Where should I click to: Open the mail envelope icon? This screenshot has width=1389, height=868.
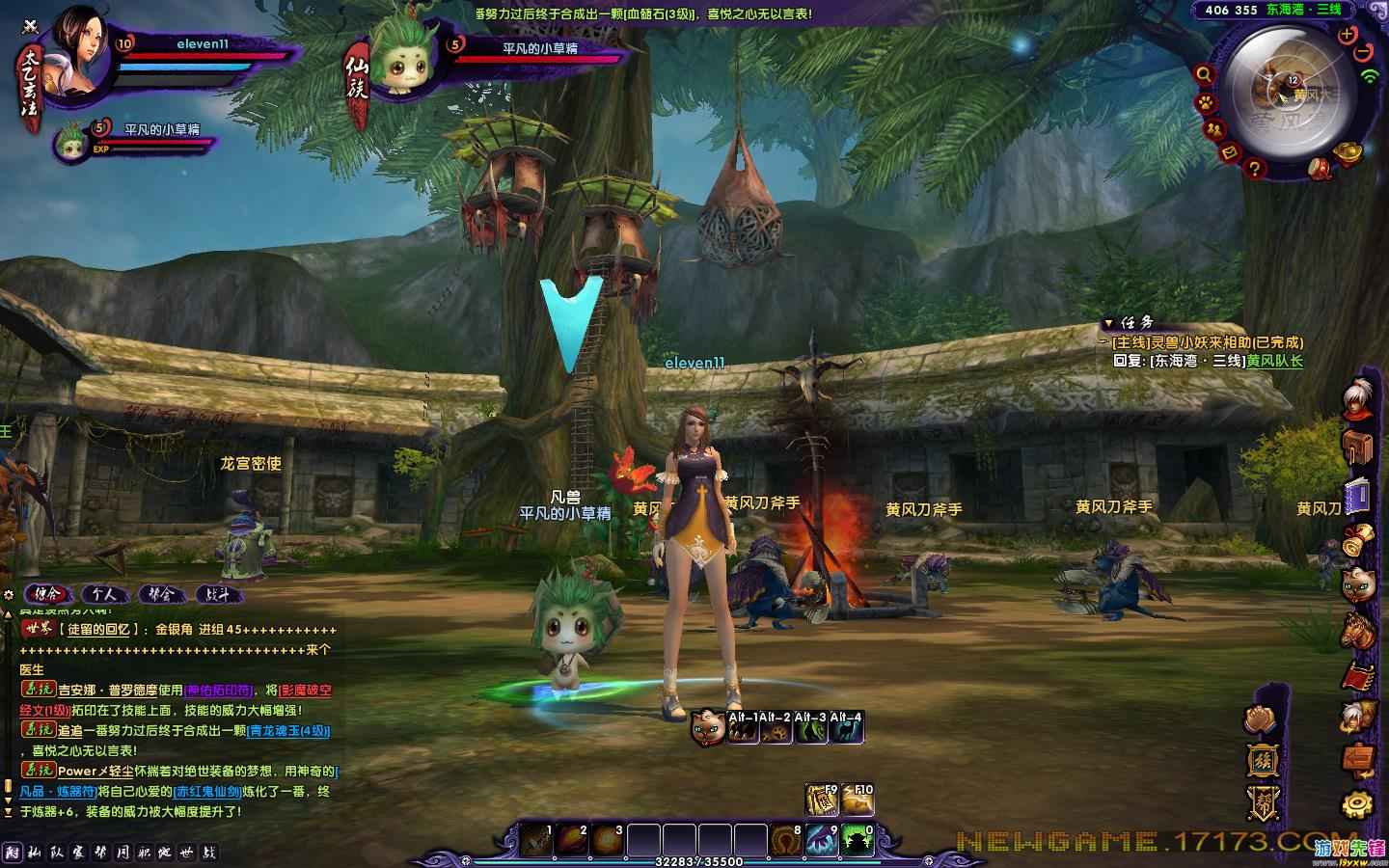[x=1230, y=152]
